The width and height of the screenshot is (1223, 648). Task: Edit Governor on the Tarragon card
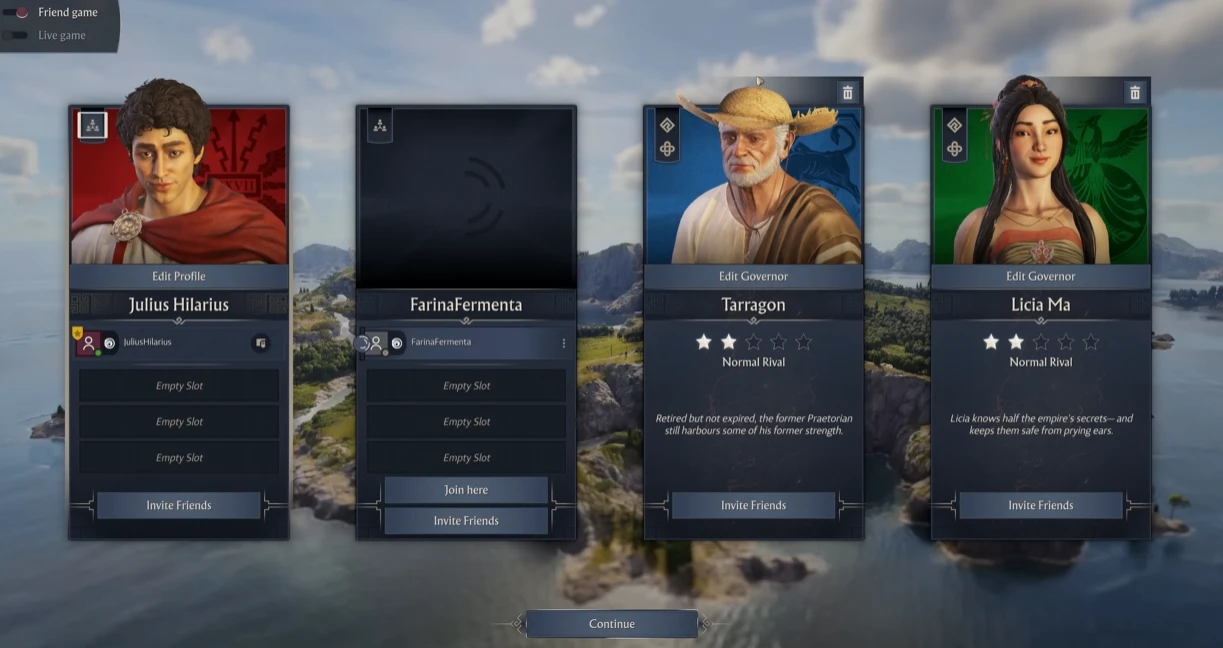(753, 276)
